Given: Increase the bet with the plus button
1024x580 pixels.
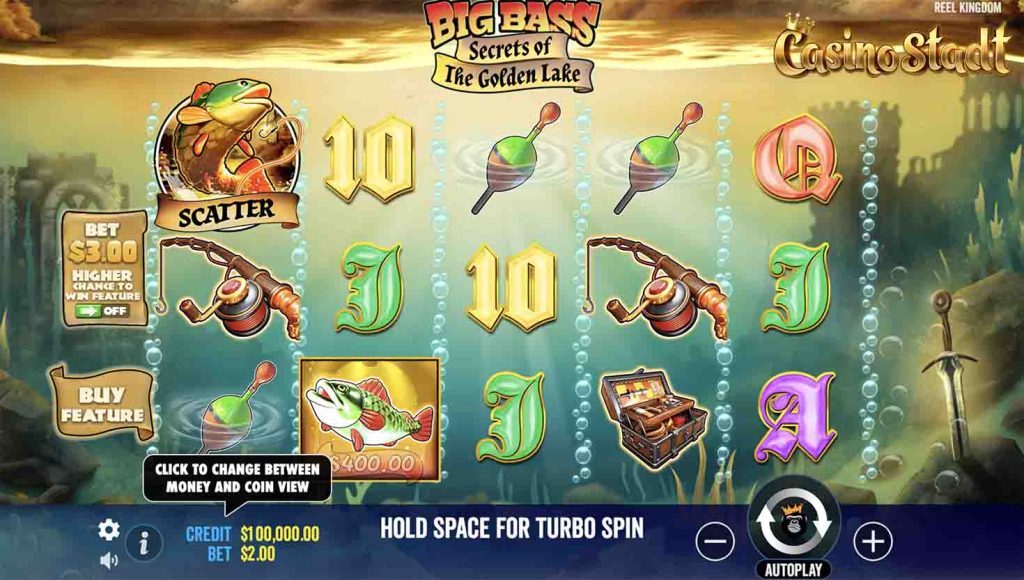Looking at the screenshot, I should (873, 542).
